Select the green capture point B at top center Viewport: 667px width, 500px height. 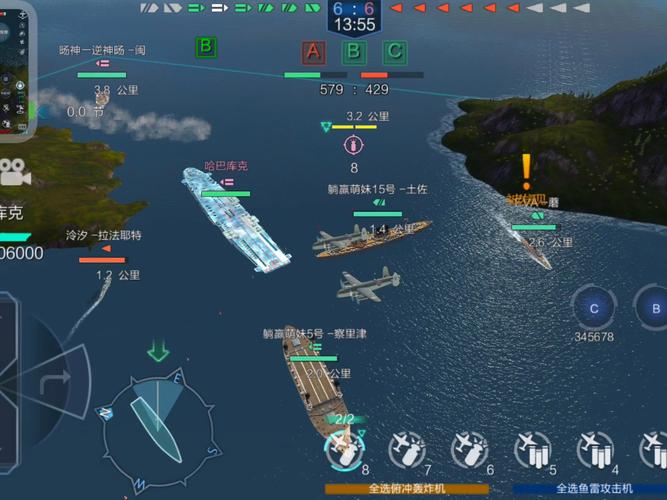354,52
